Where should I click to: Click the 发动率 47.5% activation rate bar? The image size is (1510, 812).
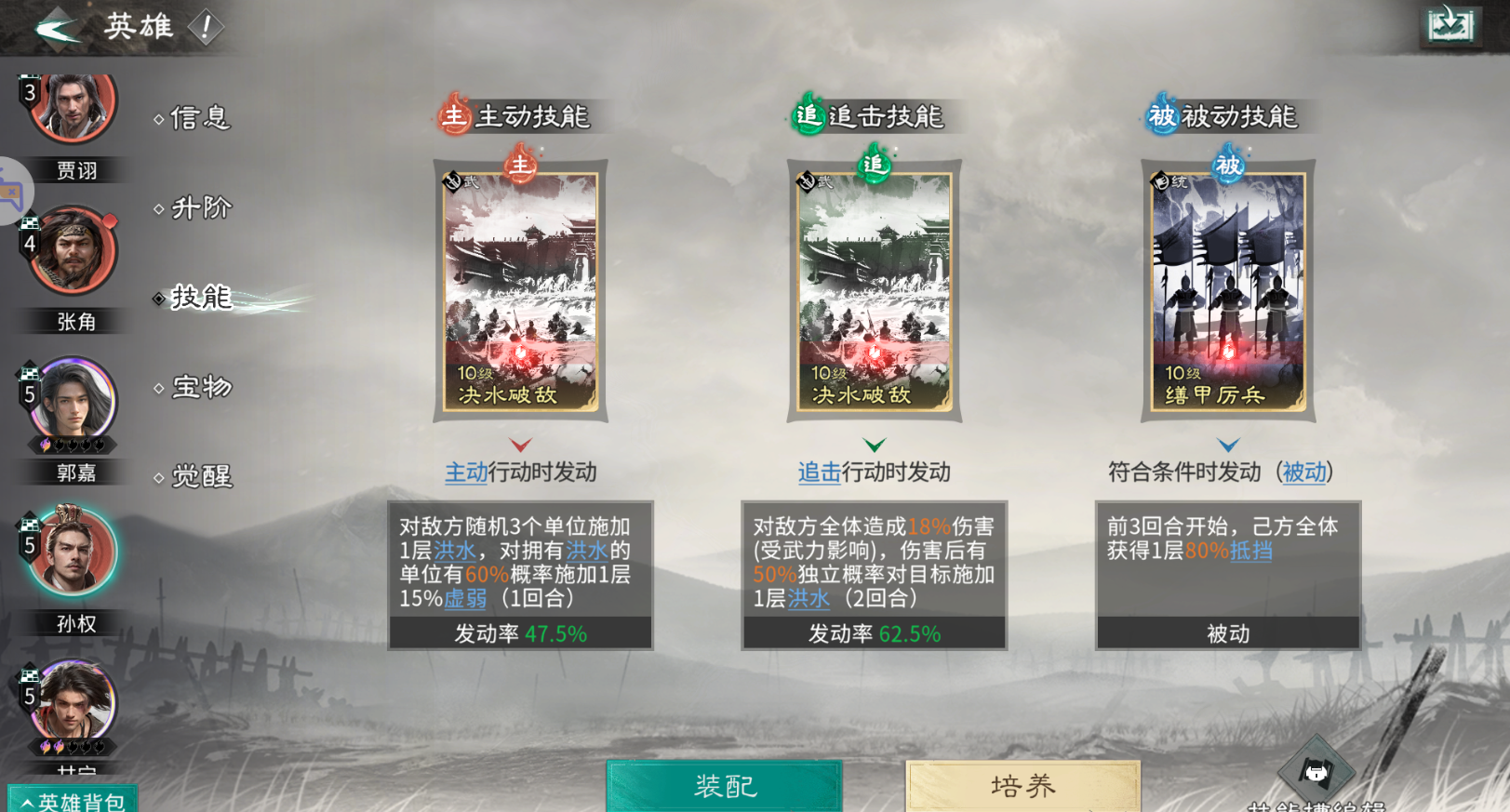(x=520, y=633)
